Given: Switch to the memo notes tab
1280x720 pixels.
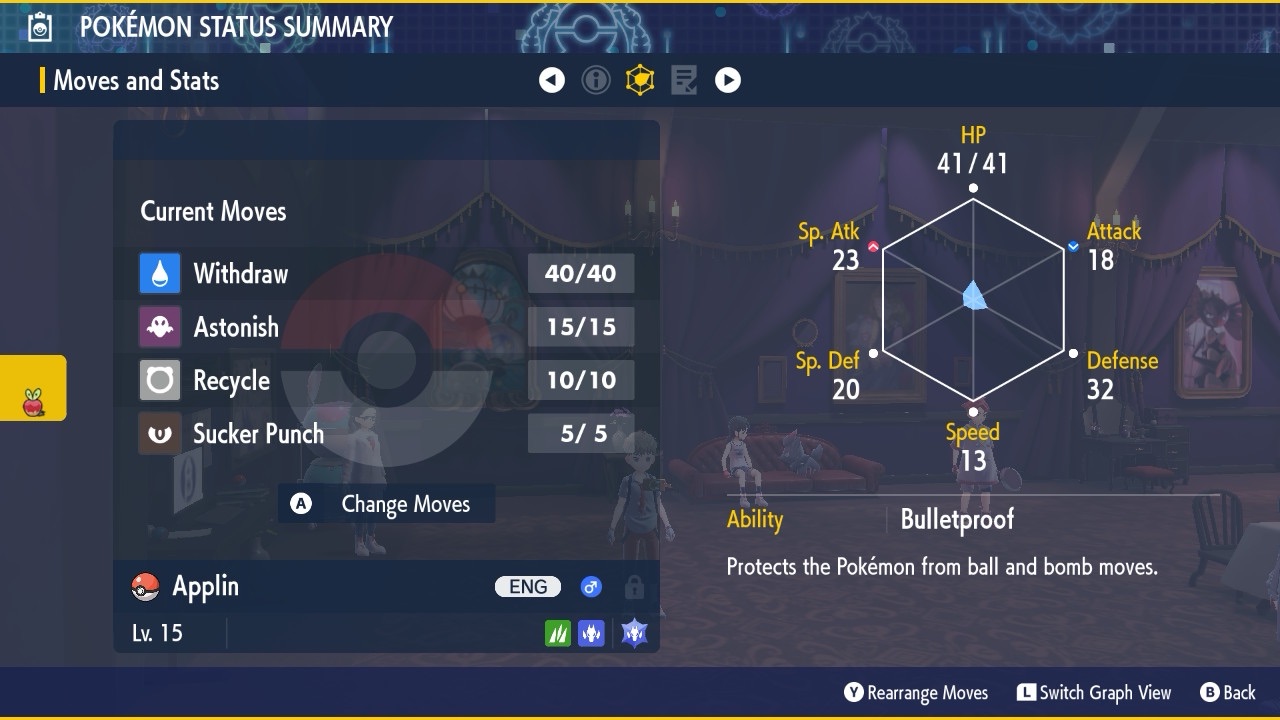Looking at the screenshot, I should click(x=684, y=80).
